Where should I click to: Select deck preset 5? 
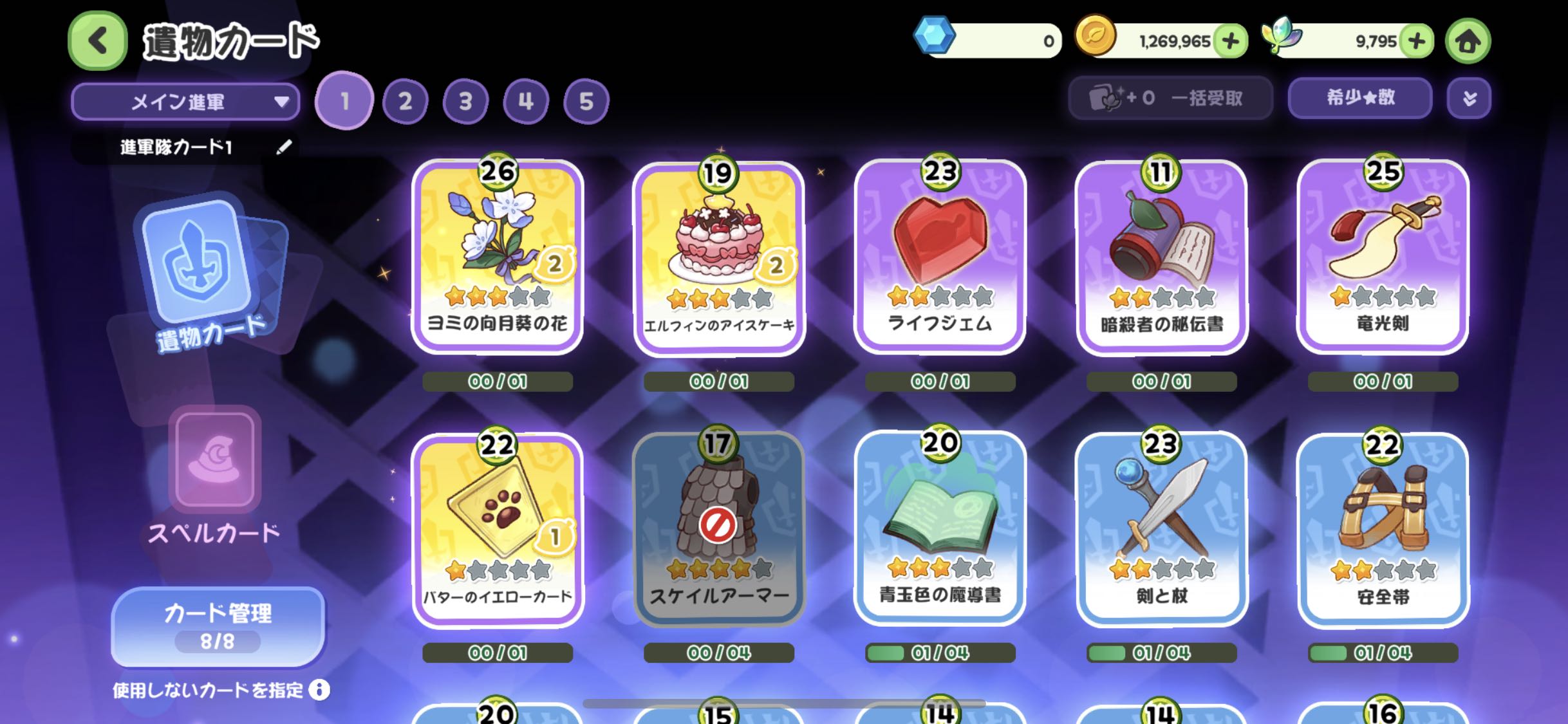[x=586, y=102]
